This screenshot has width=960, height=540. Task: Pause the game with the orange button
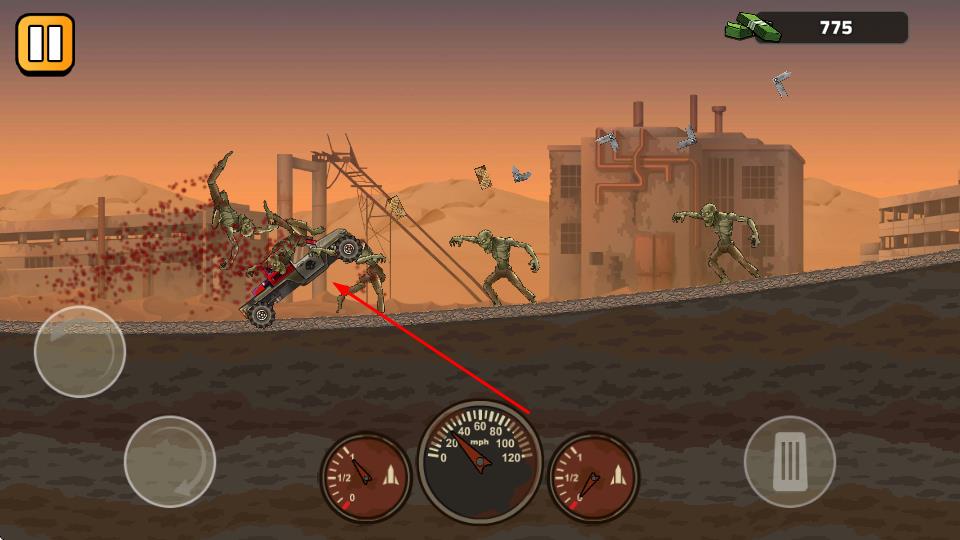click(x=45, y=44)
